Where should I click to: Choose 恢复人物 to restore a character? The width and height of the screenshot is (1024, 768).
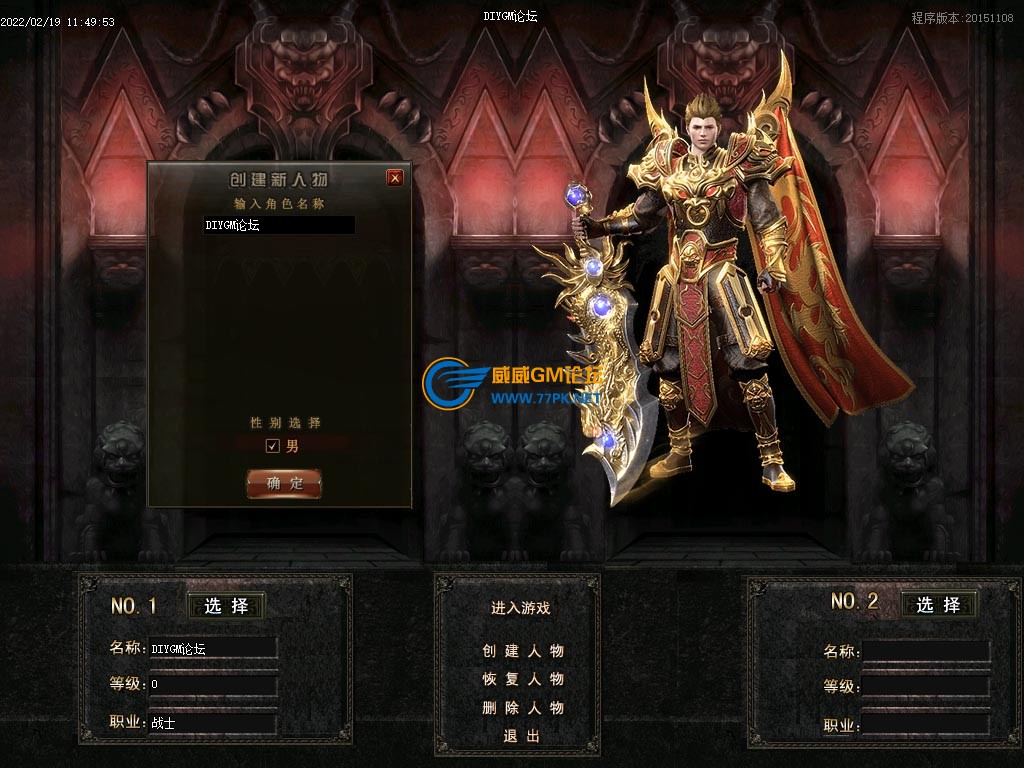[x=523, y=679]
